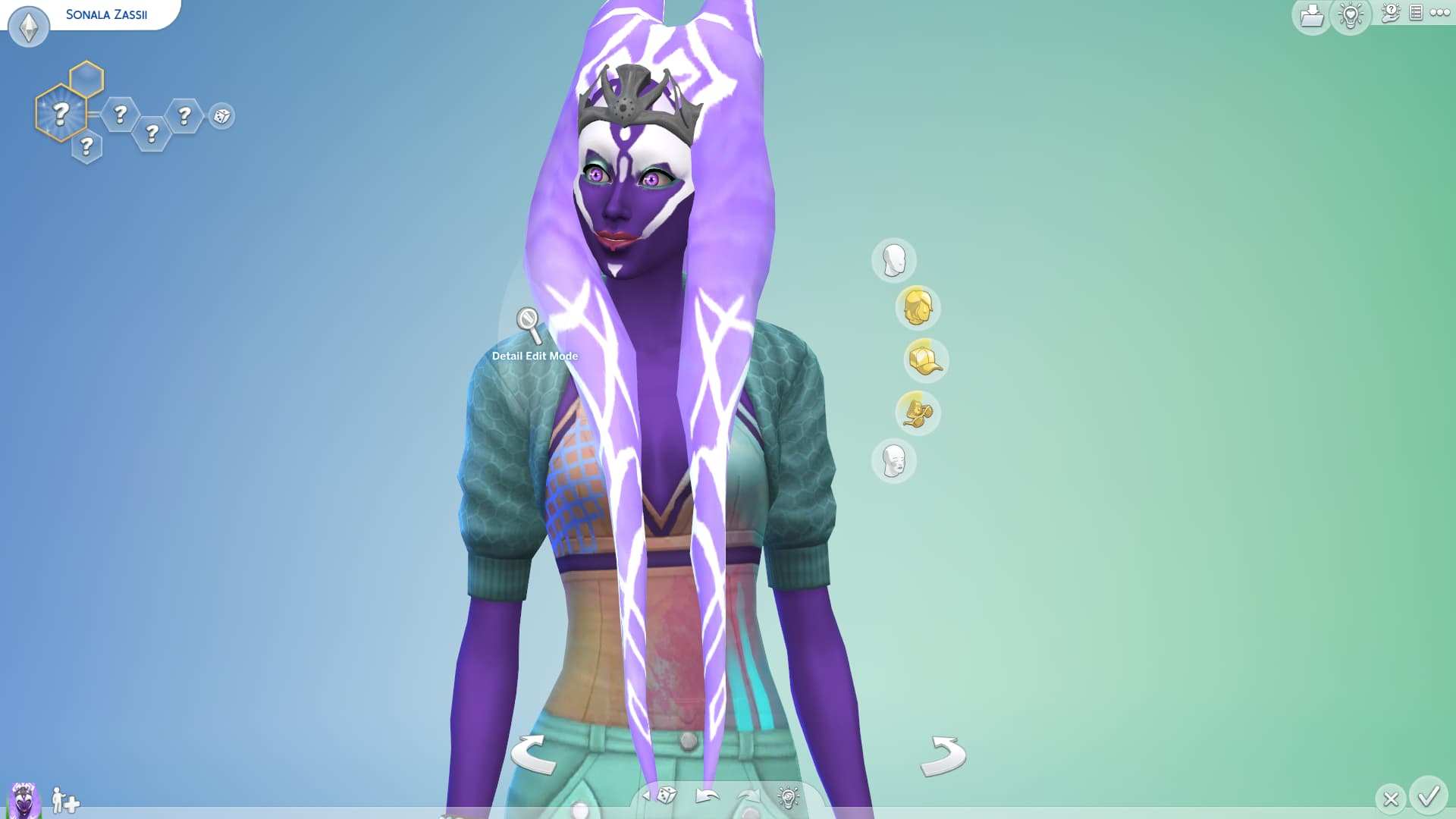Viewport: 1456px width, 819px height.
Task: Randomize the Sim using the bottom dice
Action: click(666, 795)
